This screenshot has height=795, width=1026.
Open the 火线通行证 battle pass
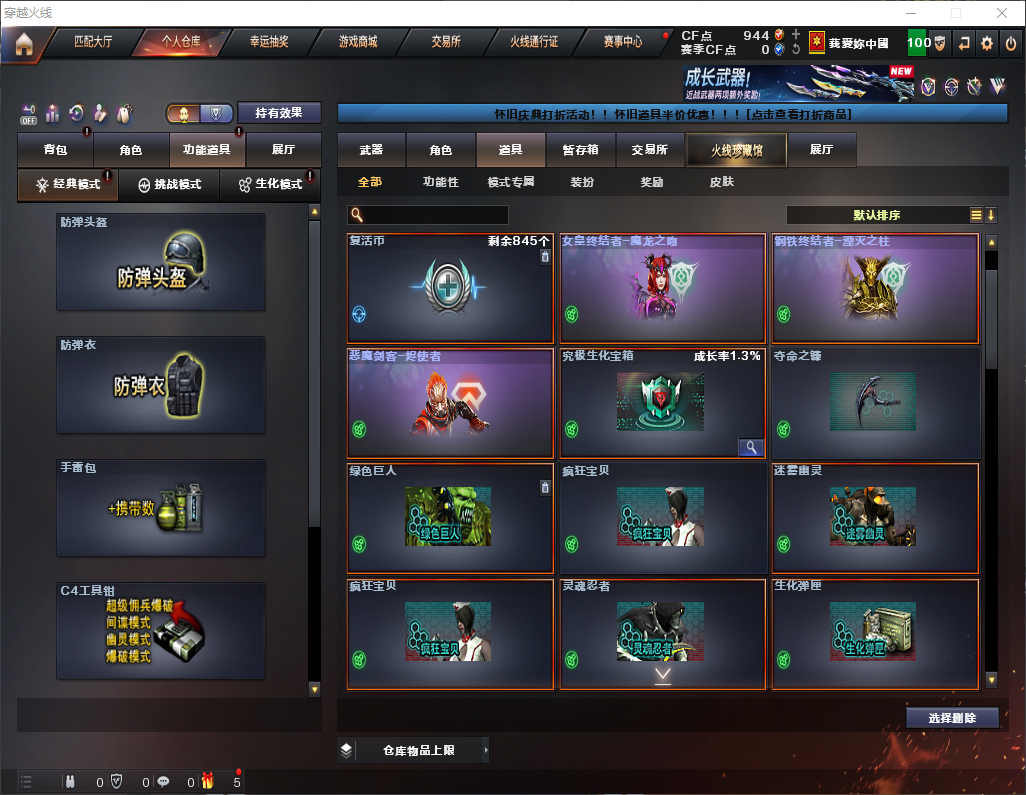(x=534, y=43)
